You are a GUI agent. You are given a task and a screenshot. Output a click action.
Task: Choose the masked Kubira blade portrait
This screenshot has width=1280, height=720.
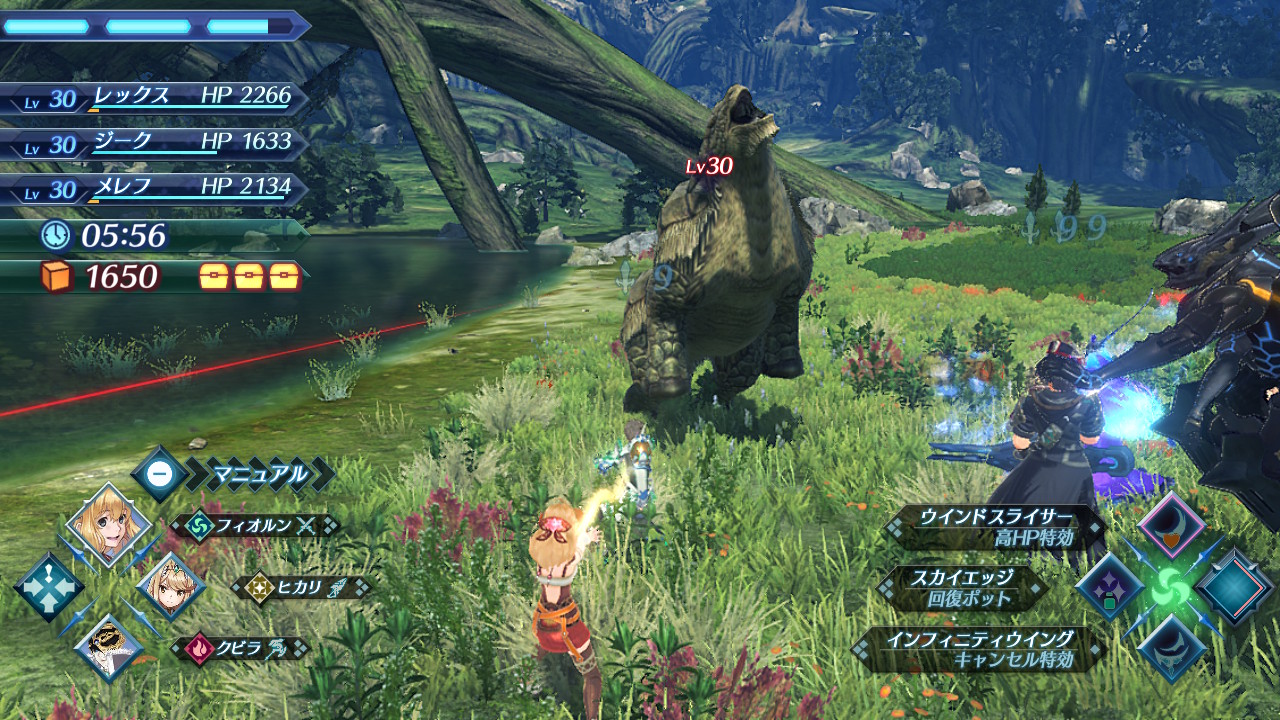coord(108,645)
